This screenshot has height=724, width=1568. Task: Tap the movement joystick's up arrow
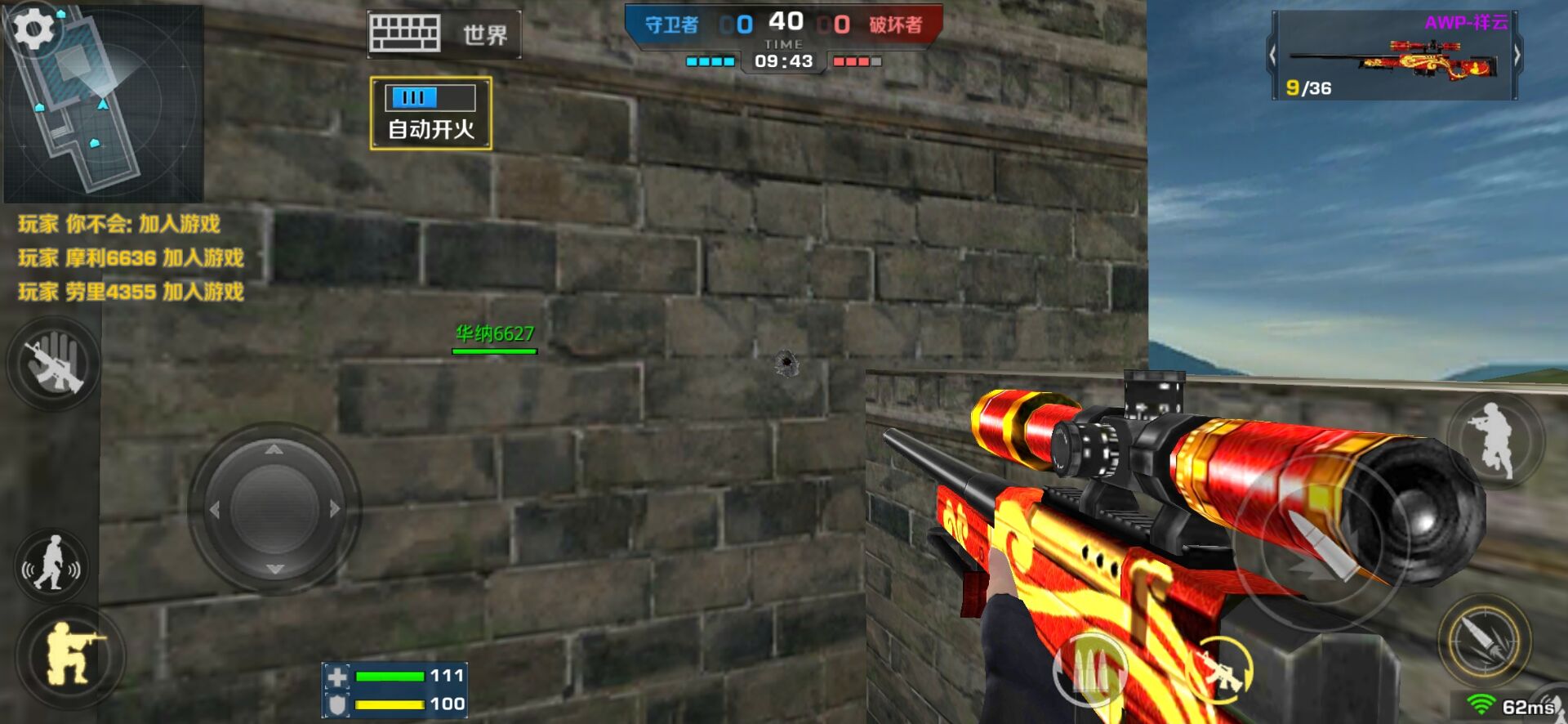point(274,449)
